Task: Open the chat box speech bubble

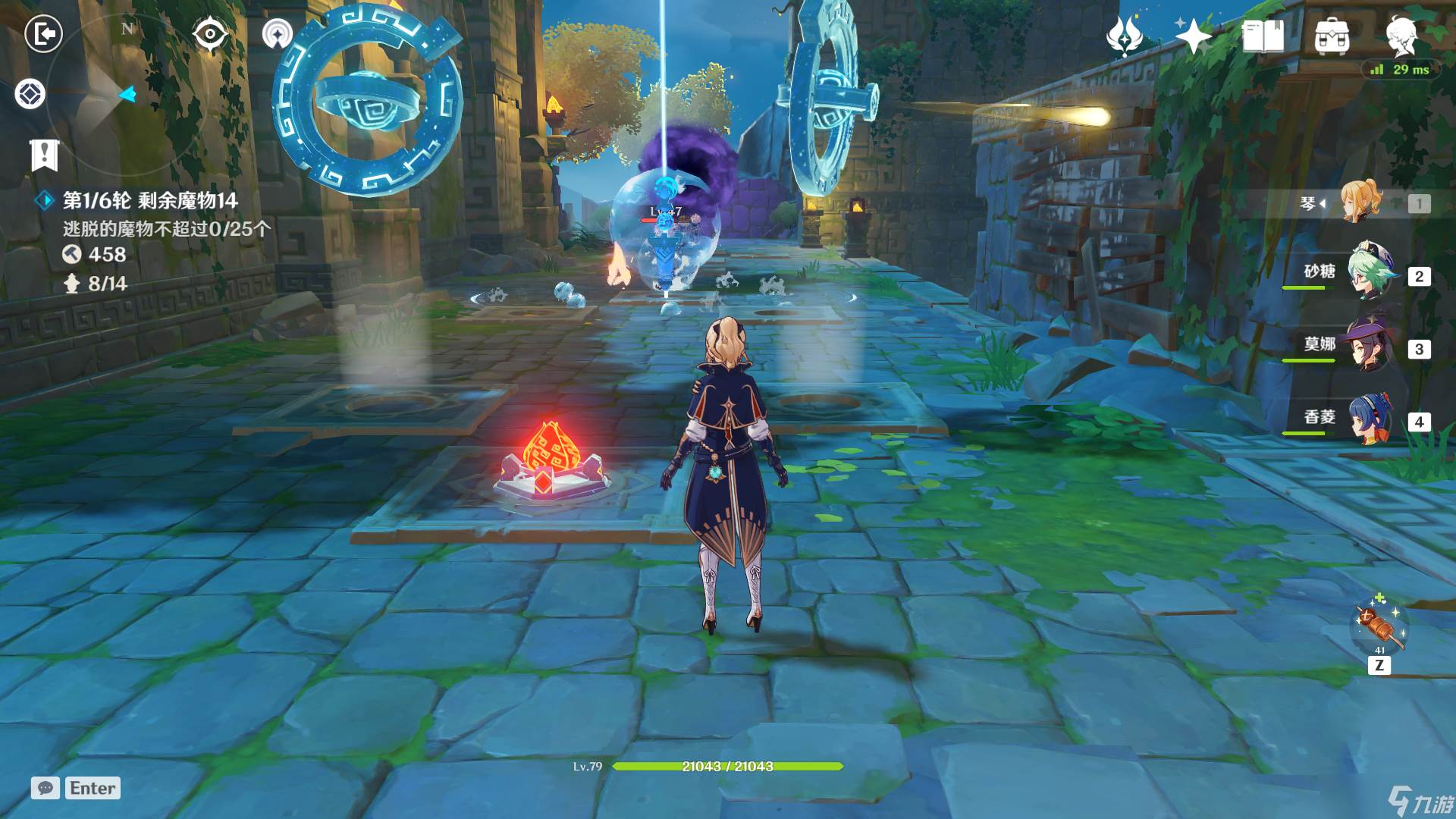Action: pos(45,788)
